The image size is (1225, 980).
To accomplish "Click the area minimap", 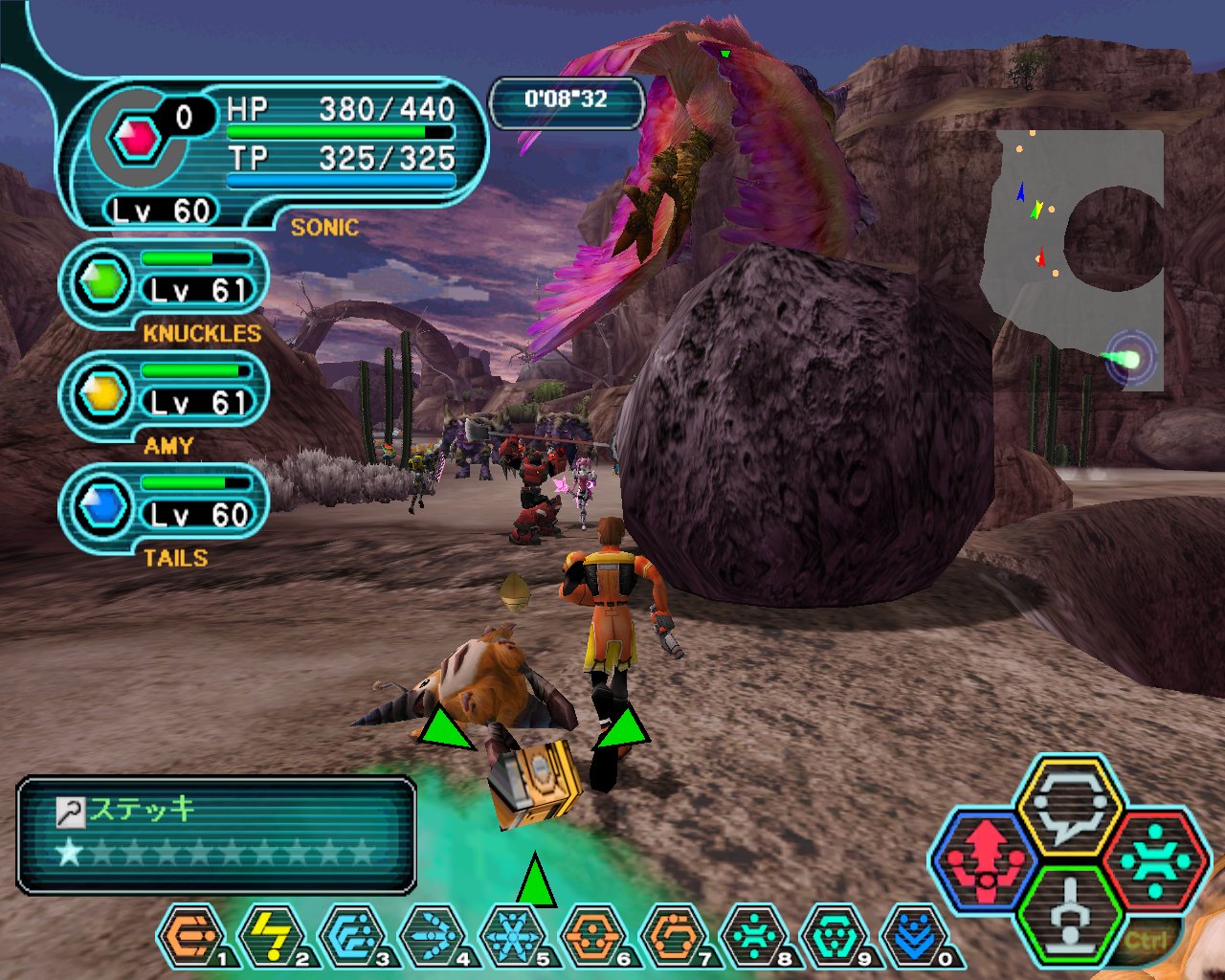I will click(x=1075, y=260).
